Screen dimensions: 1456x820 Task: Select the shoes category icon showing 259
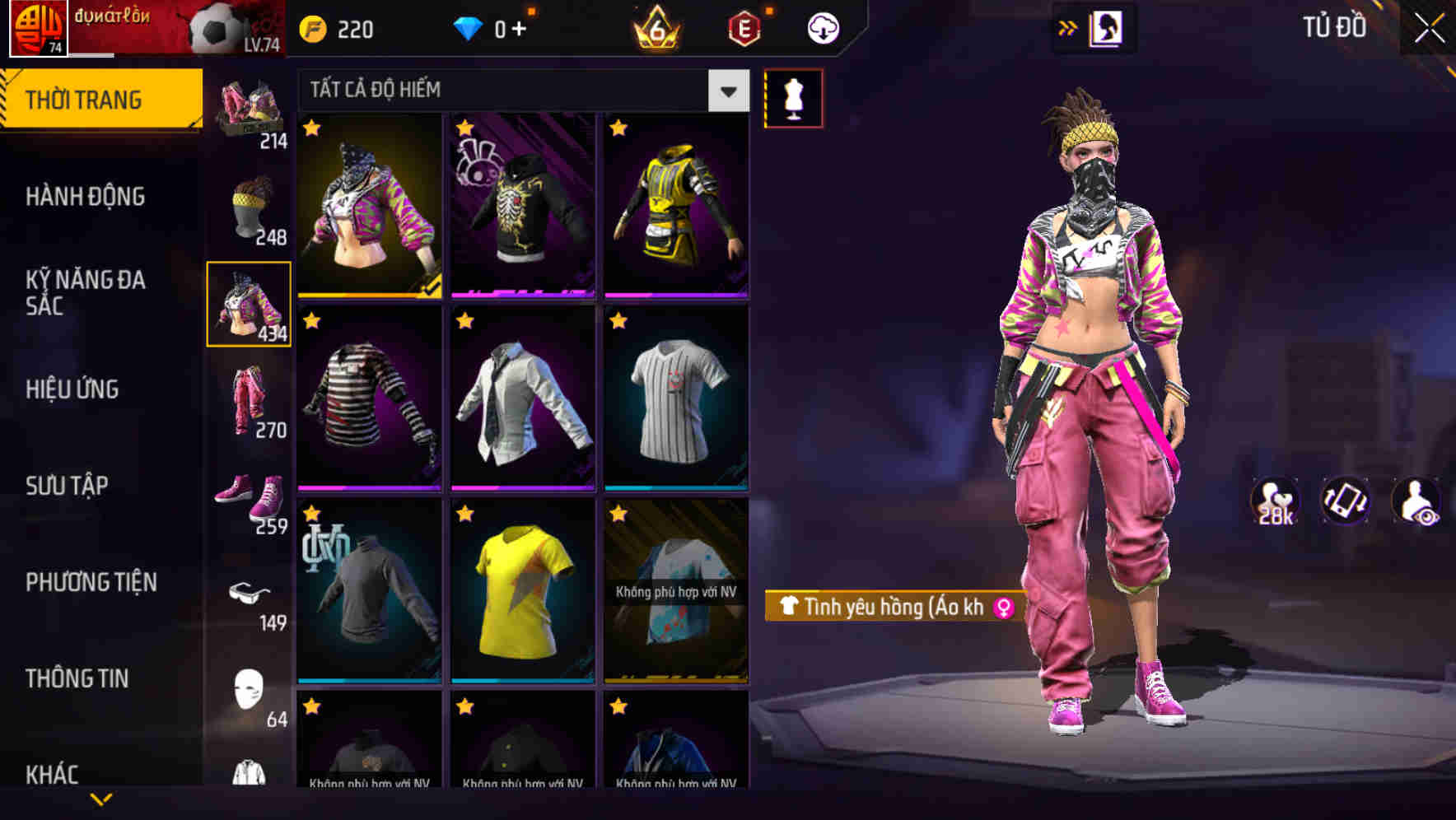point(250,500)
